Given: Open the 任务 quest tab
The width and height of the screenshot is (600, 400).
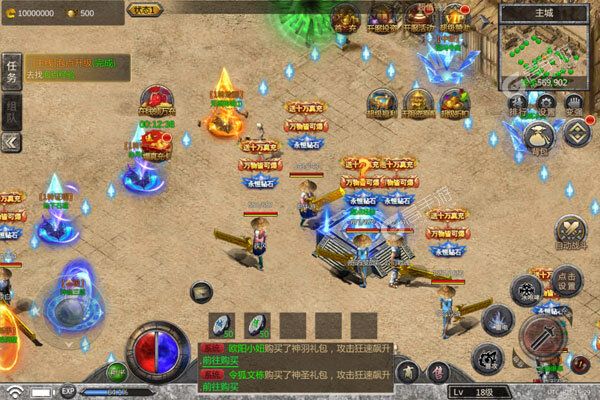Looking at the screenshot, I should click(x=12, y=70).
